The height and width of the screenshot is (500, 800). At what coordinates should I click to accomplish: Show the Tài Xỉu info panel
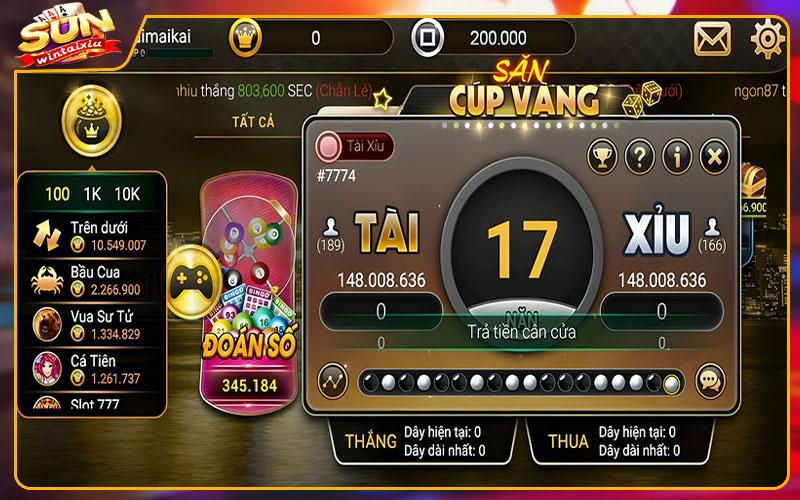click(677, 156)
